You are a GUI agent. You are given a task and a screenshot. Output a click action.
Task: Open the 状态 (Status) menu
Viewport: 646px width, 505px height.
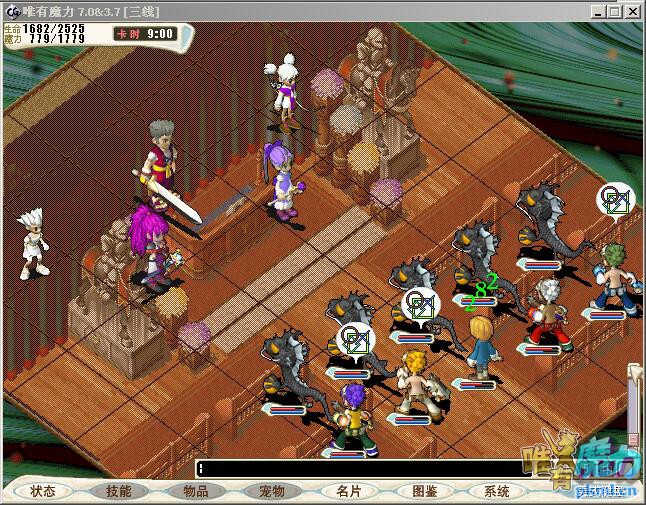[x=43, y=491]
